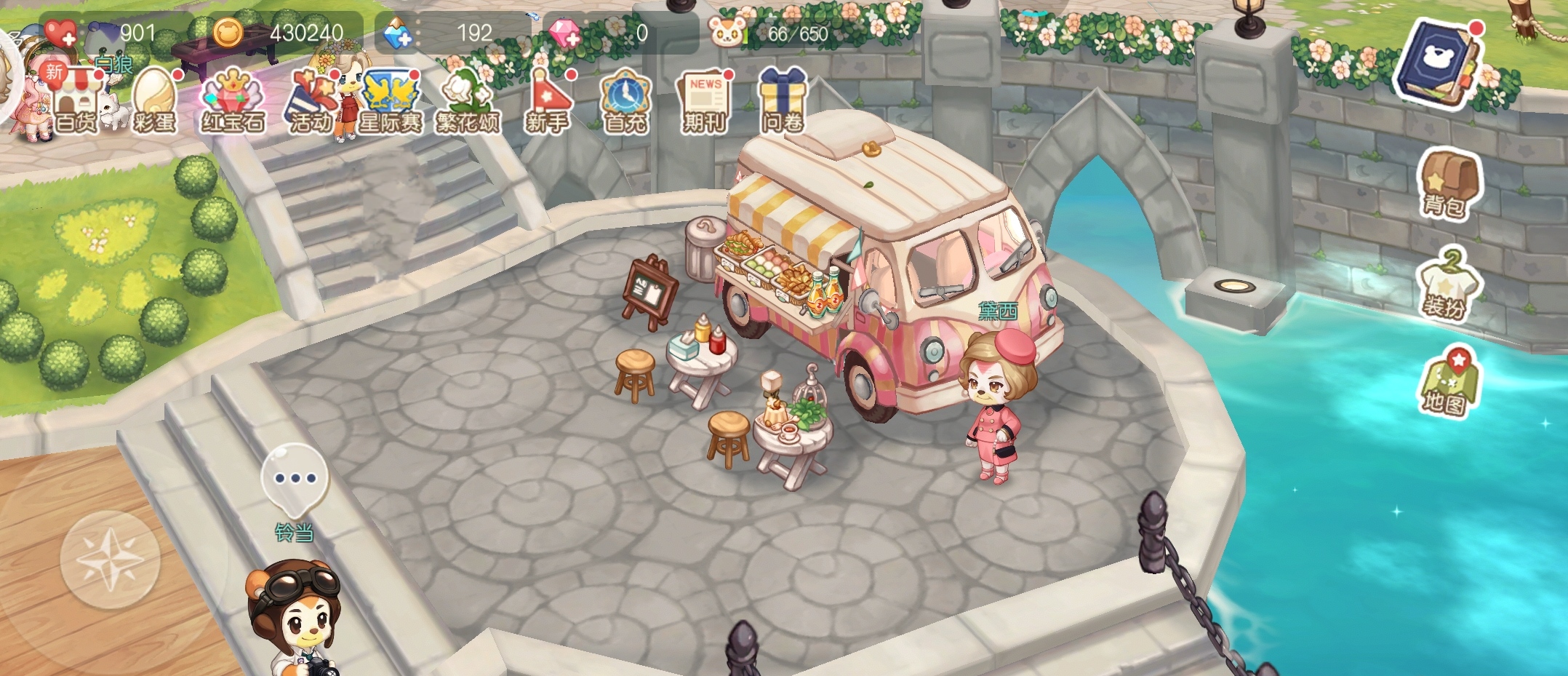This screenshot has height=676, width=1568.
Task: Open the 首充 first recharge offer
Action: tap(625, 102)
